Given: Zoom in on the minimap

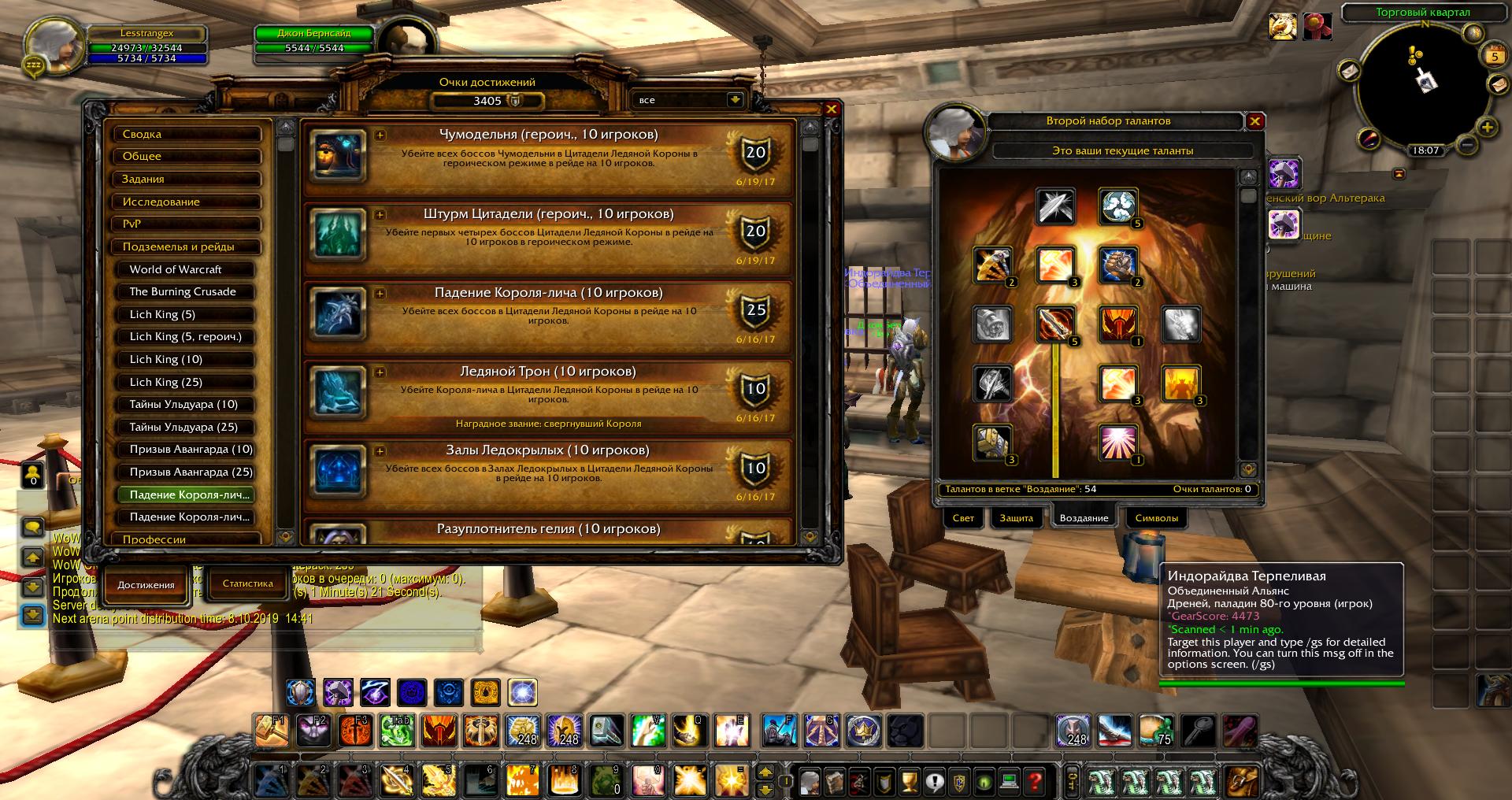Looking at the screenshot, I should (x=1487, y=127).
